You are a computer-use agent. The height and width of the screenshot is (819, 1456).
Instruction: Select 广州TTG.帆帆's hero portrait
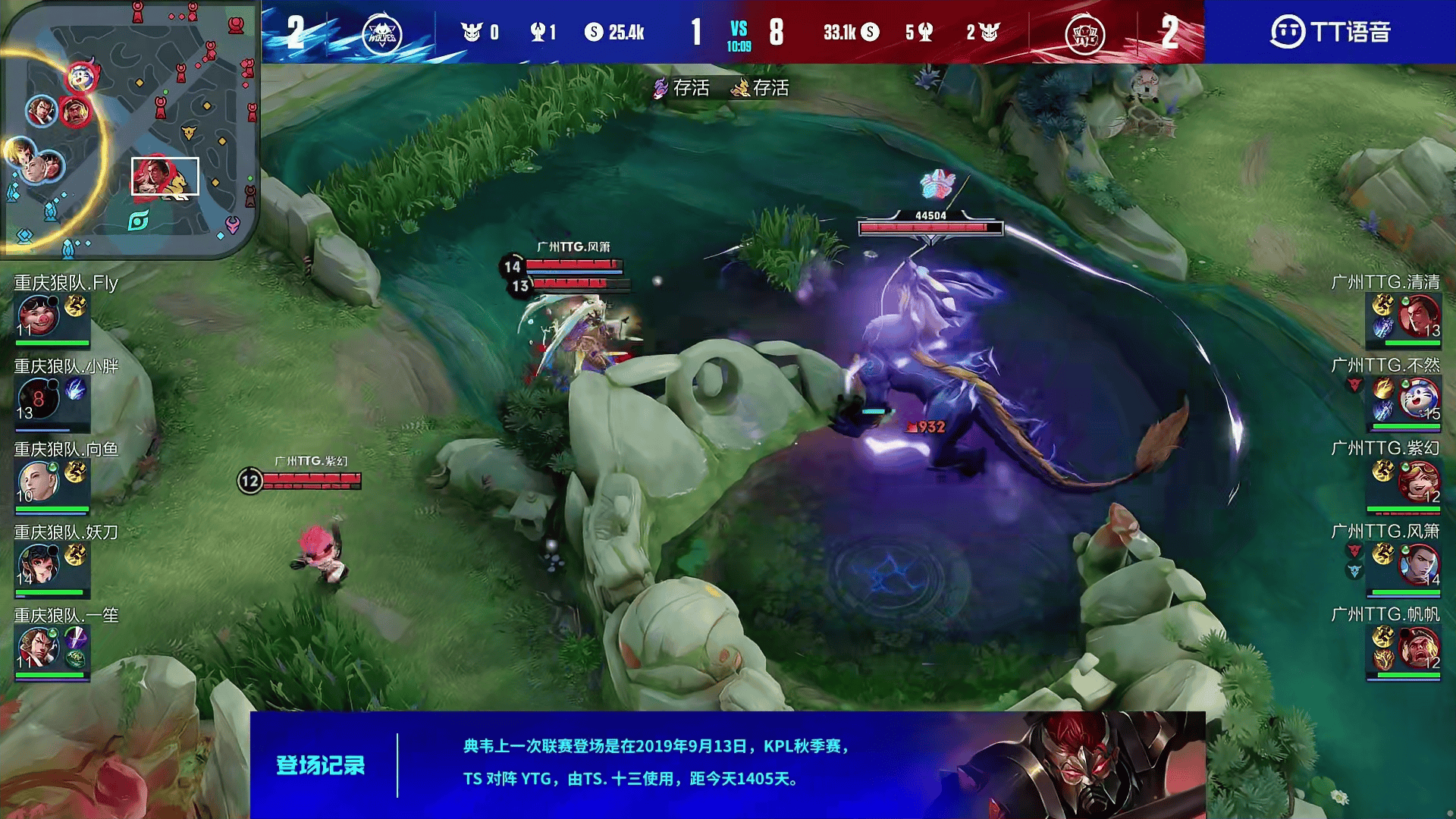coord(1418,648)
